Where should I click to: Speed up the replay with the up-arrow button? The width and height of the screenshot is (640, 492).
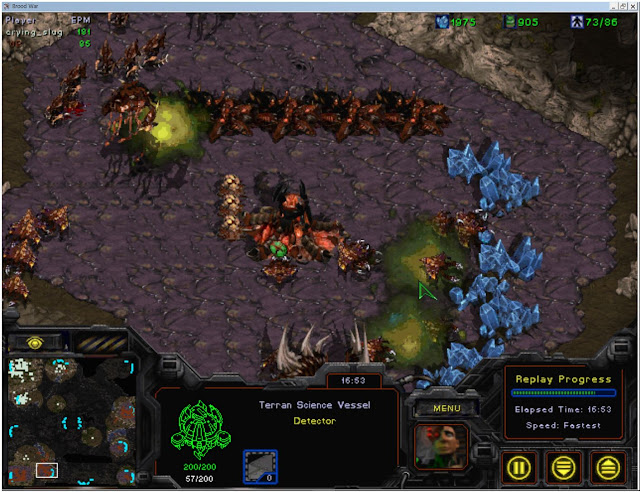pyautogui.click(x=609, y=466)
